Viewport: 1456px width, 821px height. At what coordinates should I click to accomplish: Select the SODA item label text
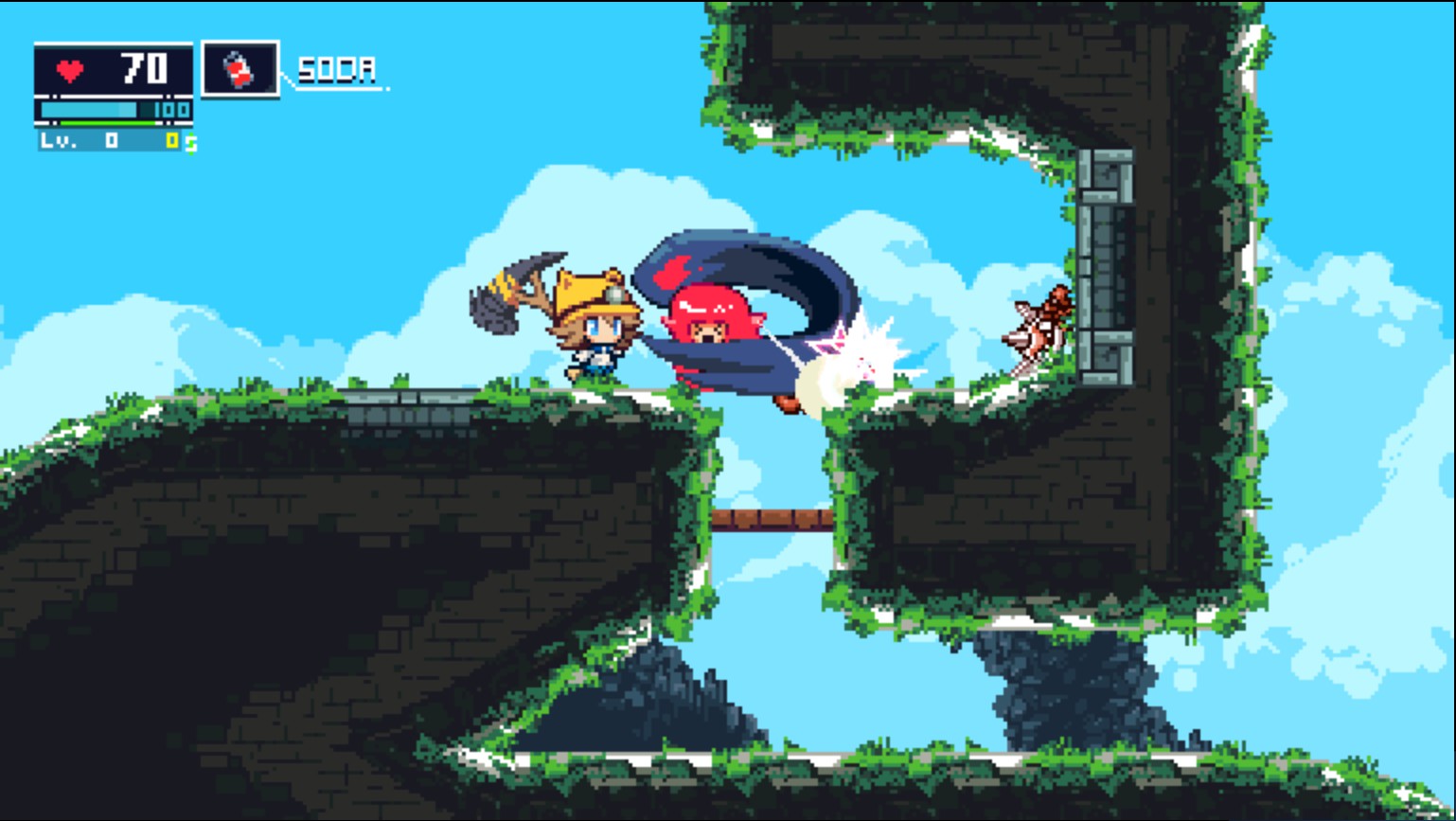336,69
